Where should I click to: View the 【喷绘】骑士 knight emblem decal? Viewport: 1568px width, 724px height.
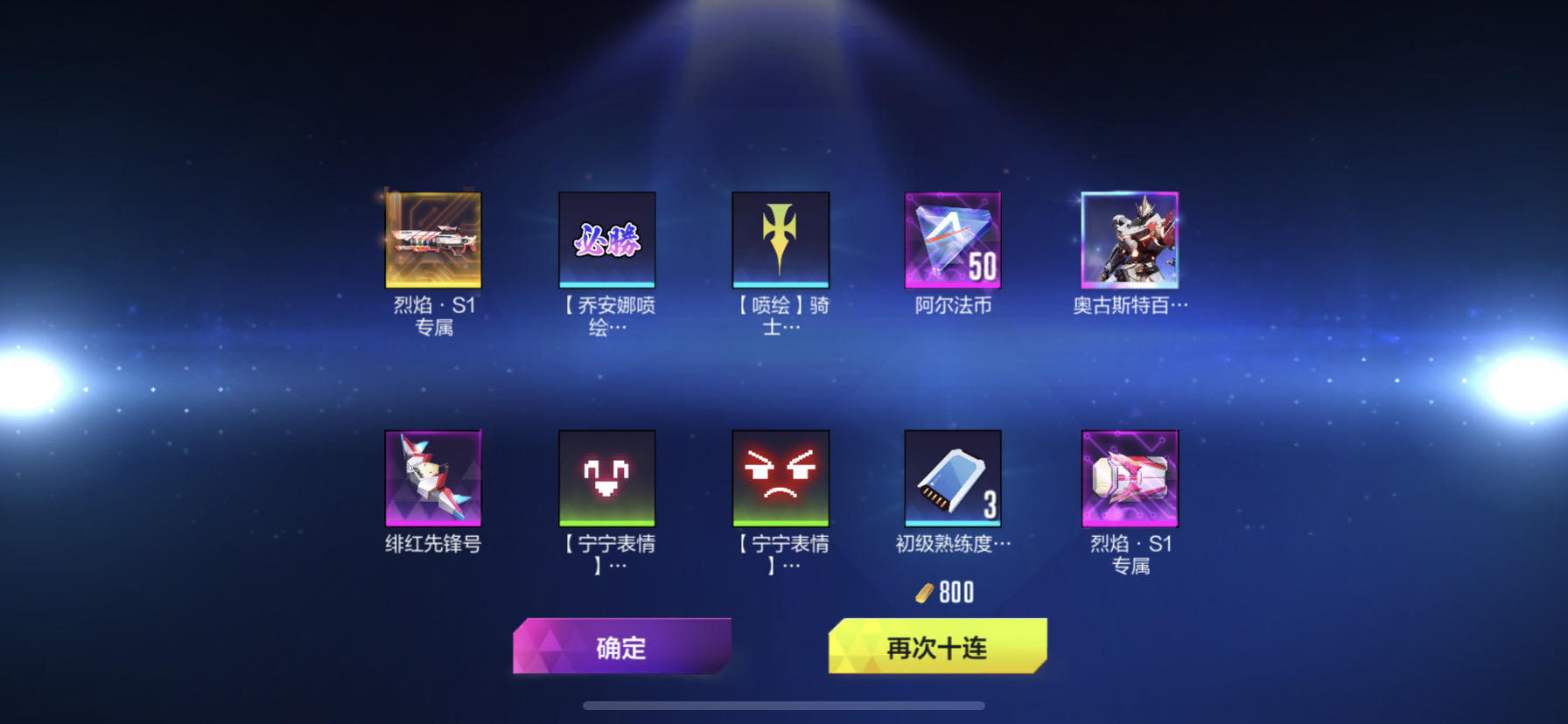coord(780,240)
